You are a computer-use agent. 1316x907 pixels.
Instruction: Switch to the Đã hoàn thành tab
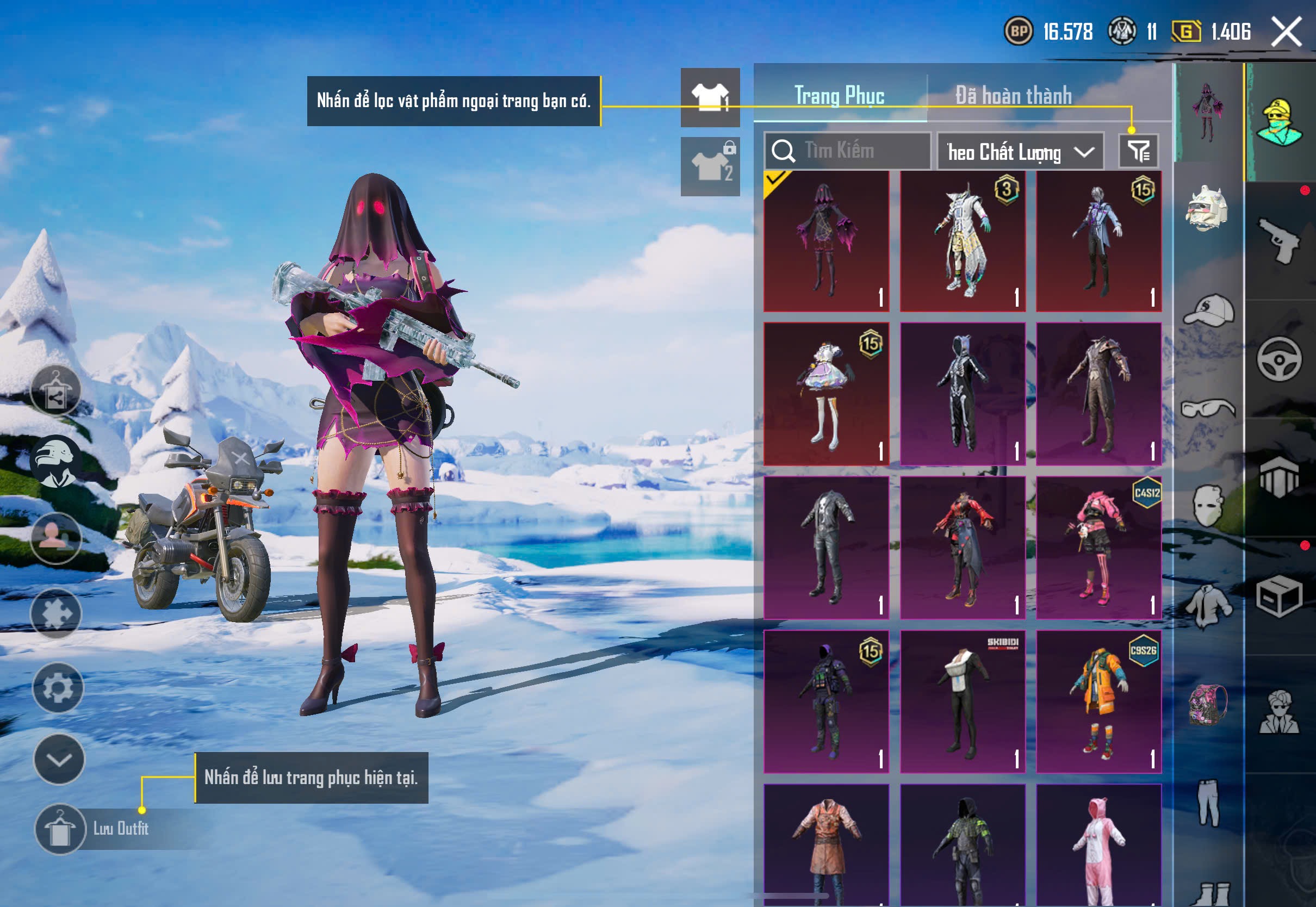point(1013,96)
